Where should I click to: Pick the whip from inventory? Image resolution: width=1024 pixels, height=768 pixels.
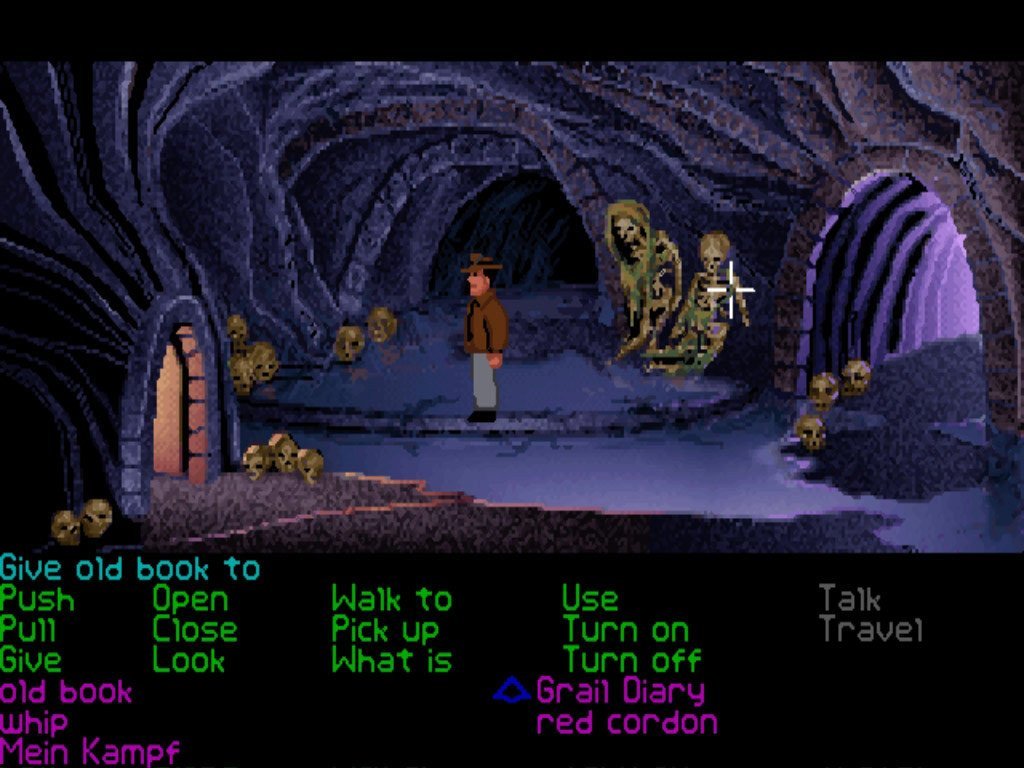[x=35, y=722]
